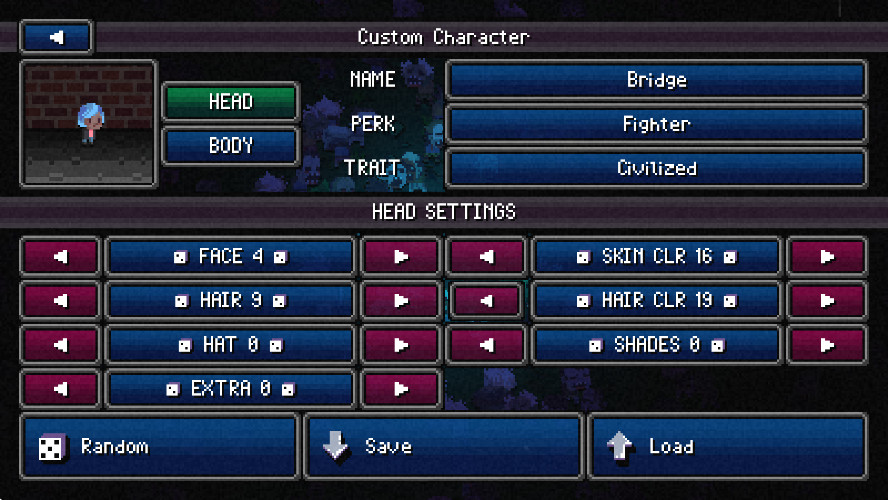Viewport: 888px width, 500px height.
Task: Change the Fighter perk selection
Action: click(x=656, y=124)
